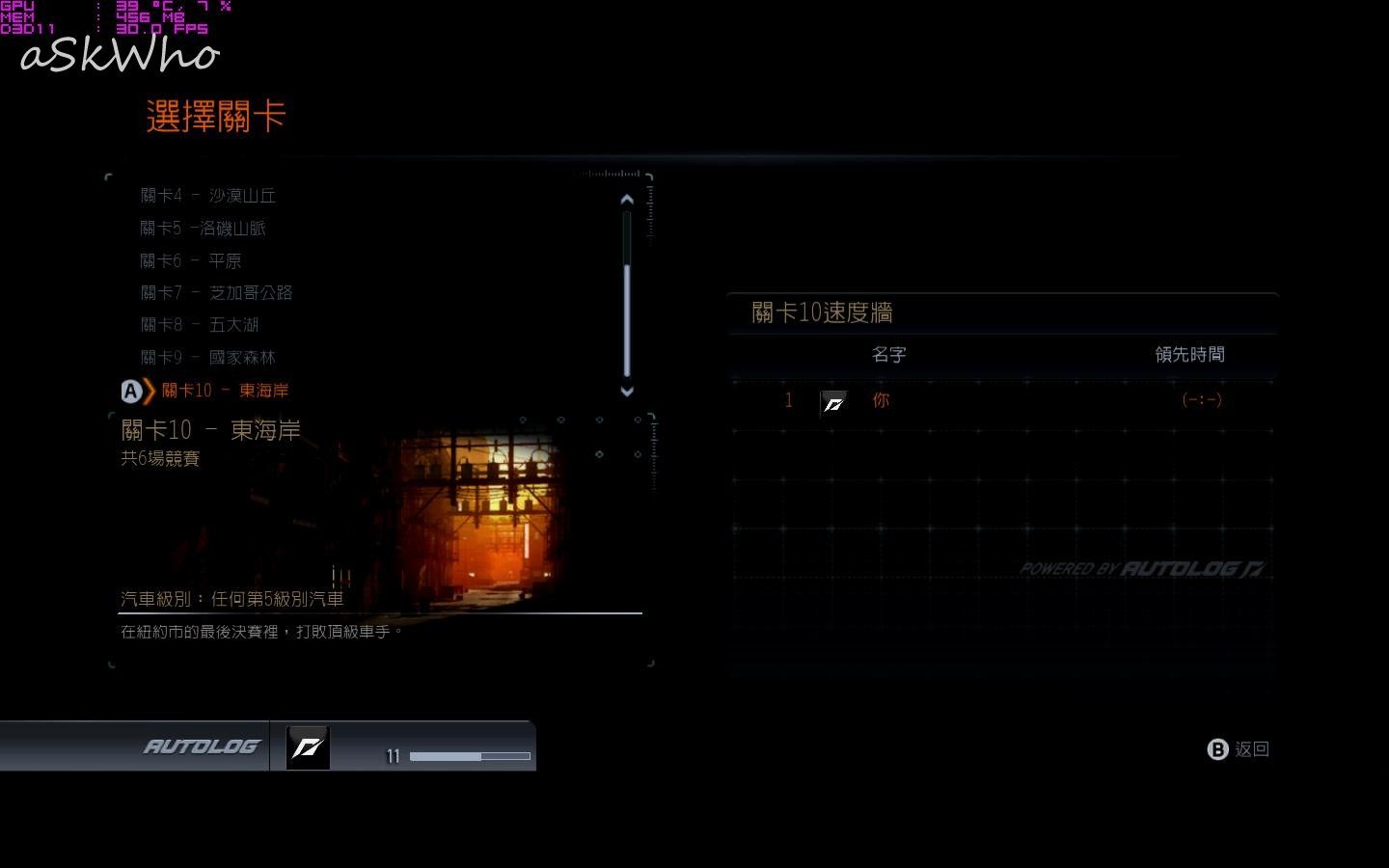The height and width of the screenshot is (868, 1389).
Task: Select 關卡8 五大湖 stage
Action: (200, 325)
